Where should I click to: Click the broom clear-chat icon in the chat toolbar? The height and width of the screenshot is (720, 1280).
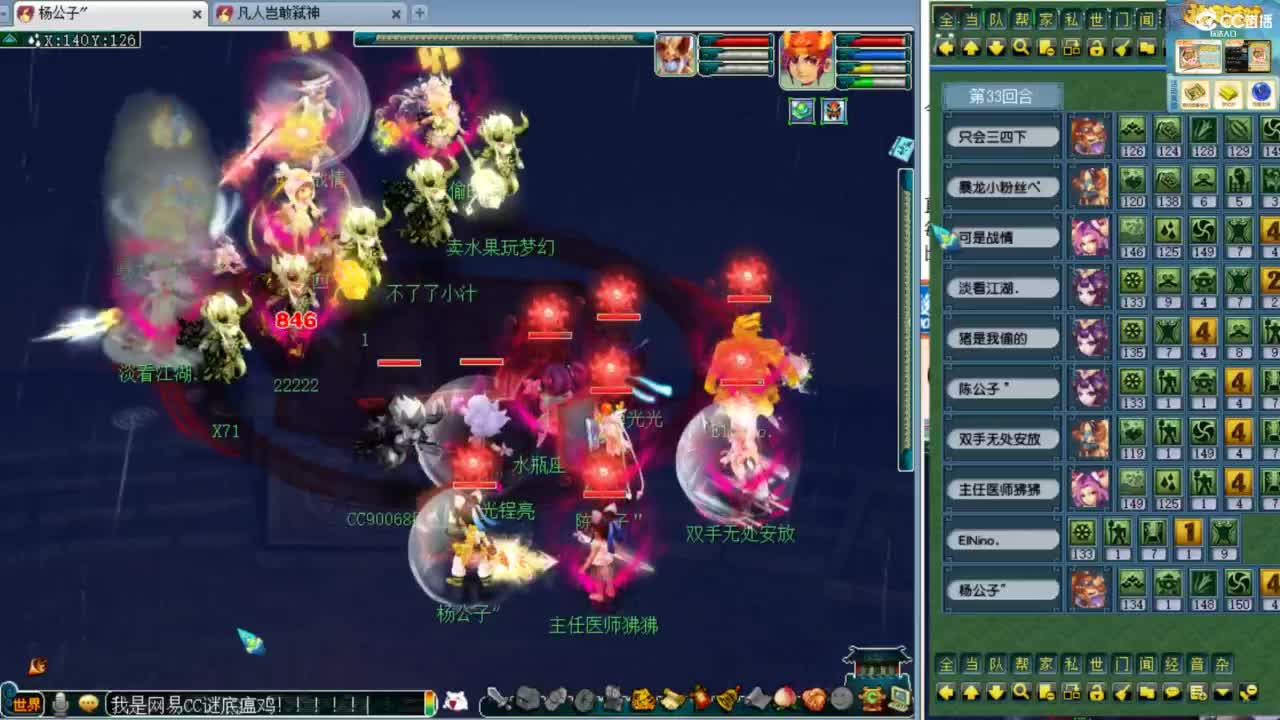pos(1120,692)
